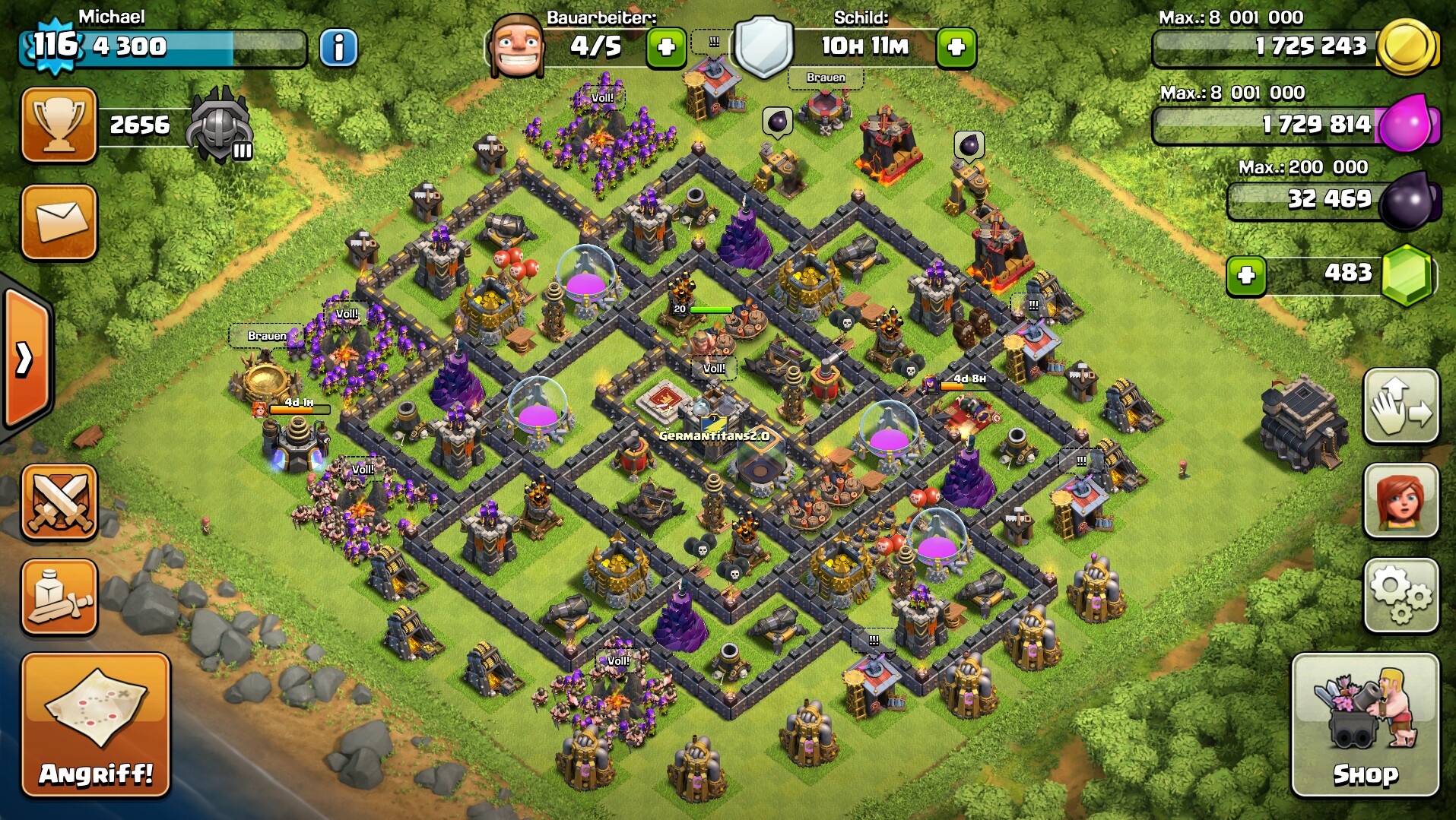Open the potion and sword army button

click(x=59, y=597)
